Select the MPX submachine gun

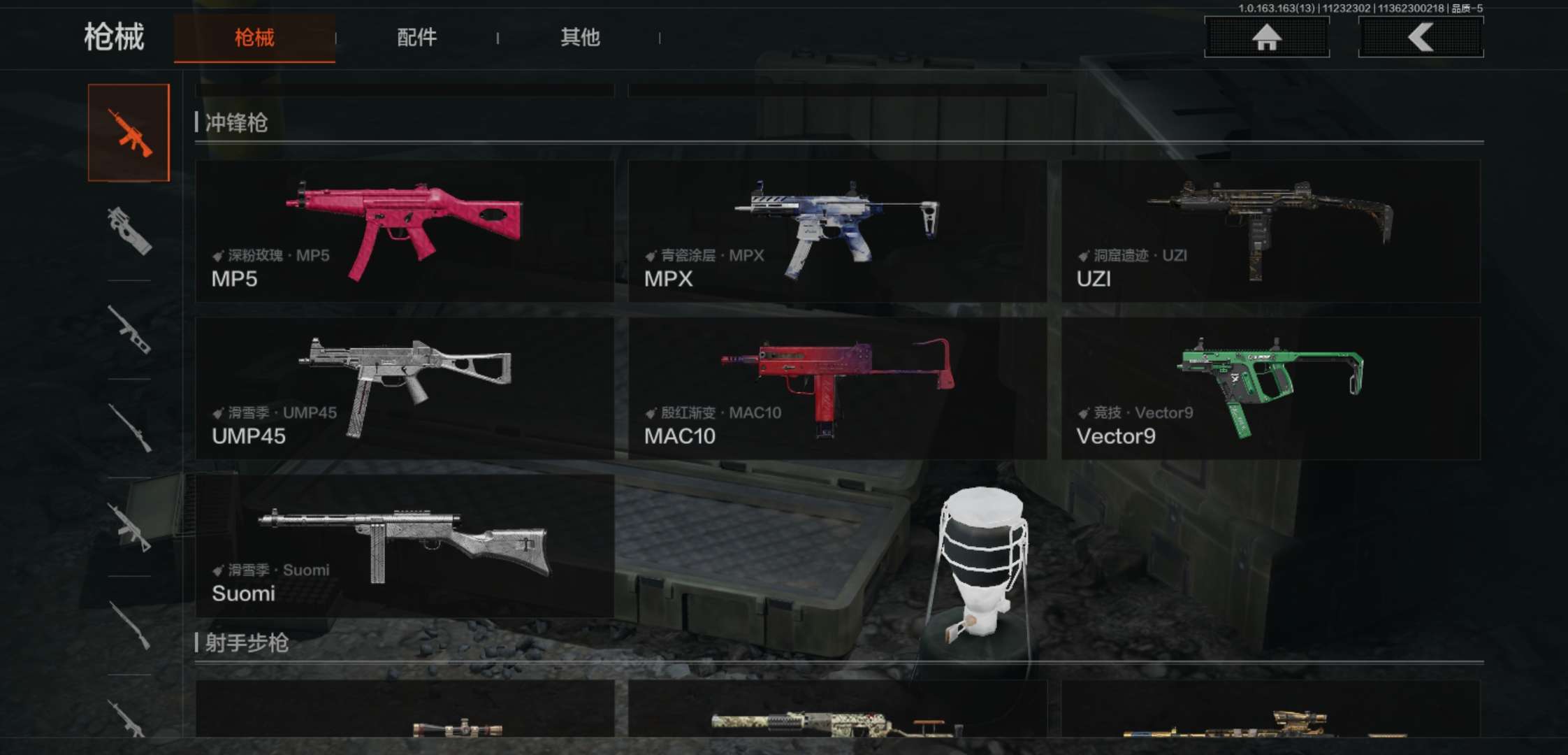[837, 231]
